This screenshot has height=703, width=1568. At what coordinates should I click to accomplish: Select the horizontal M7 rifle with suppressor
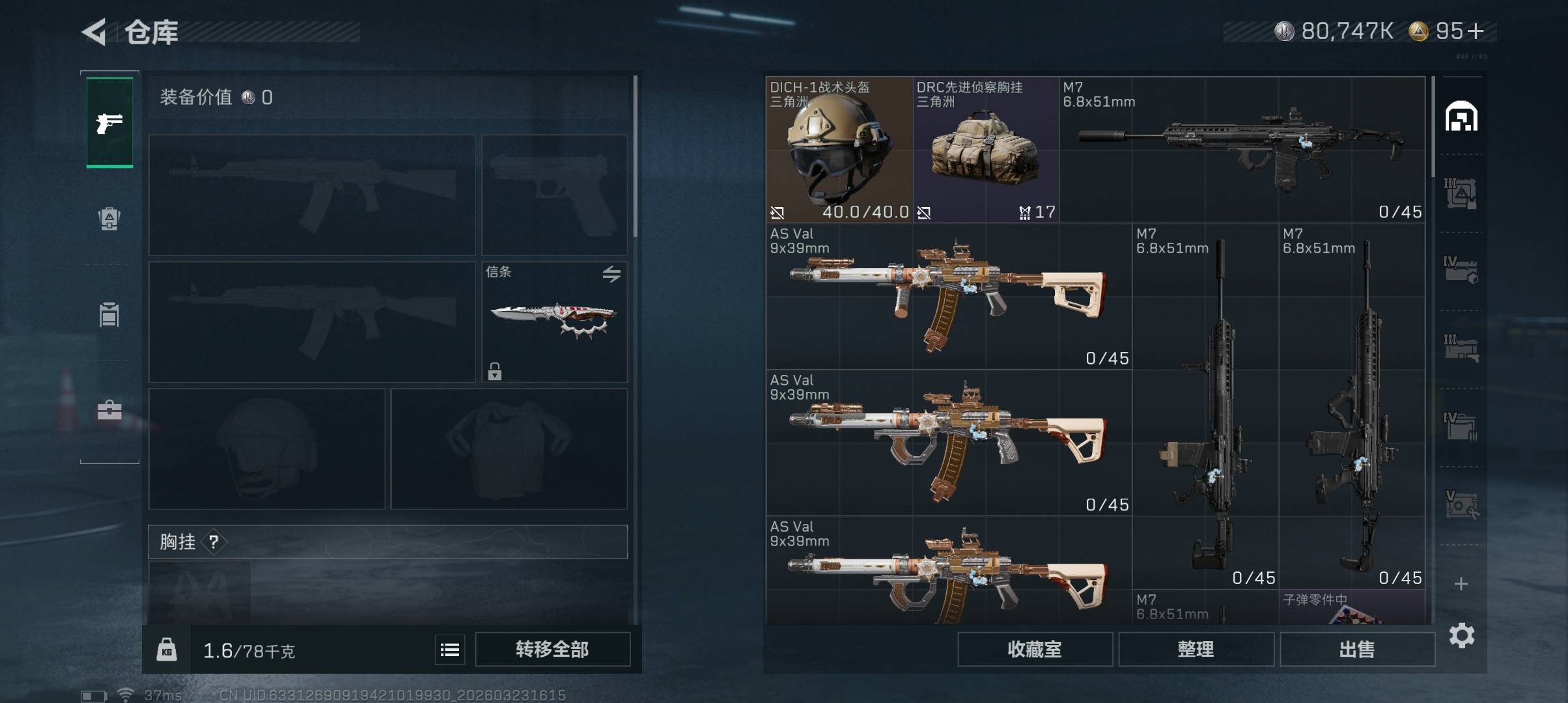pyautogui.click(x=1242, y=150)
